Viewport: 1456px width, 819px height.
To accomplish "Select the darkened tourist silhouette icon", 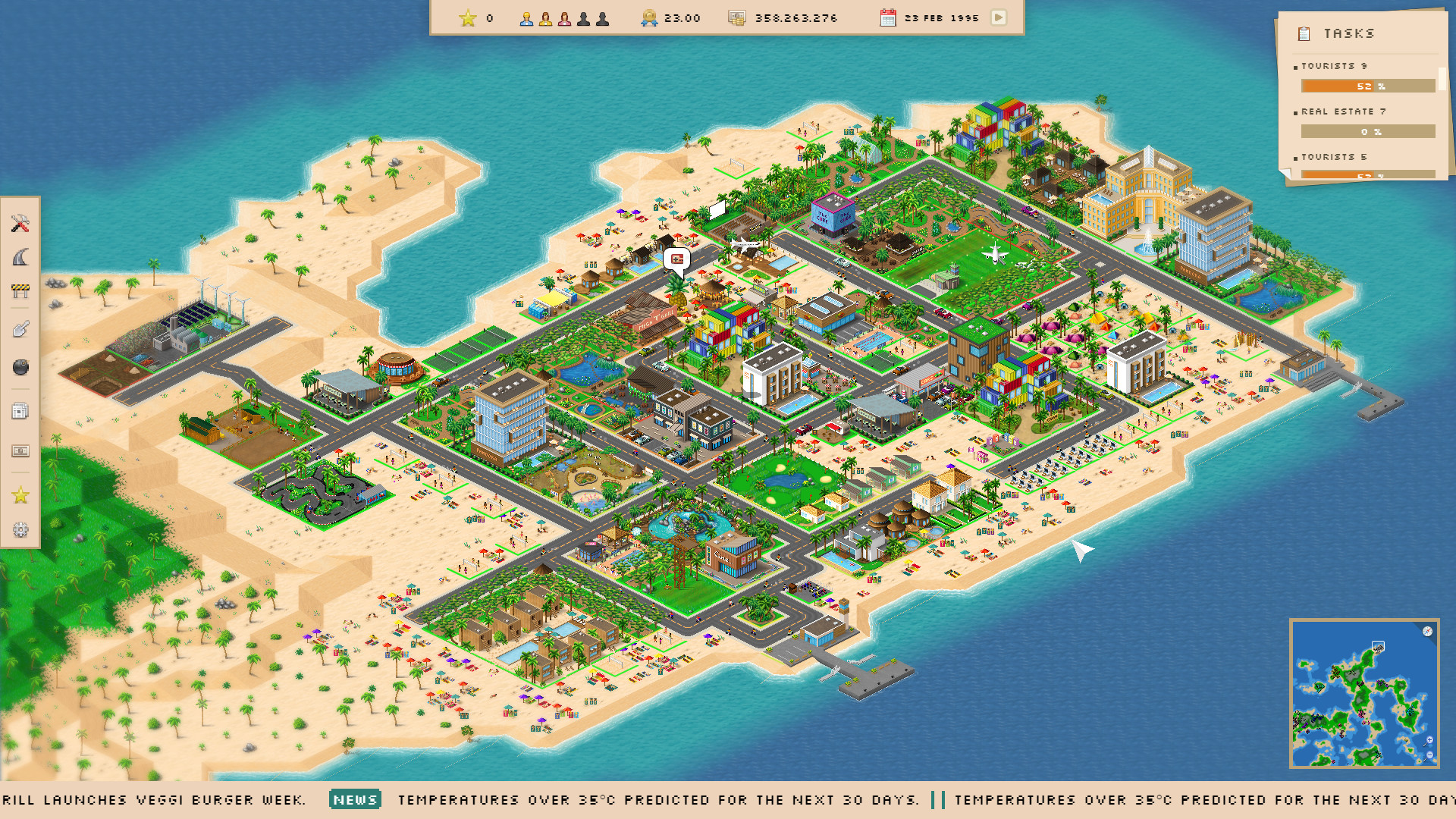I will (x=584, y=17).
